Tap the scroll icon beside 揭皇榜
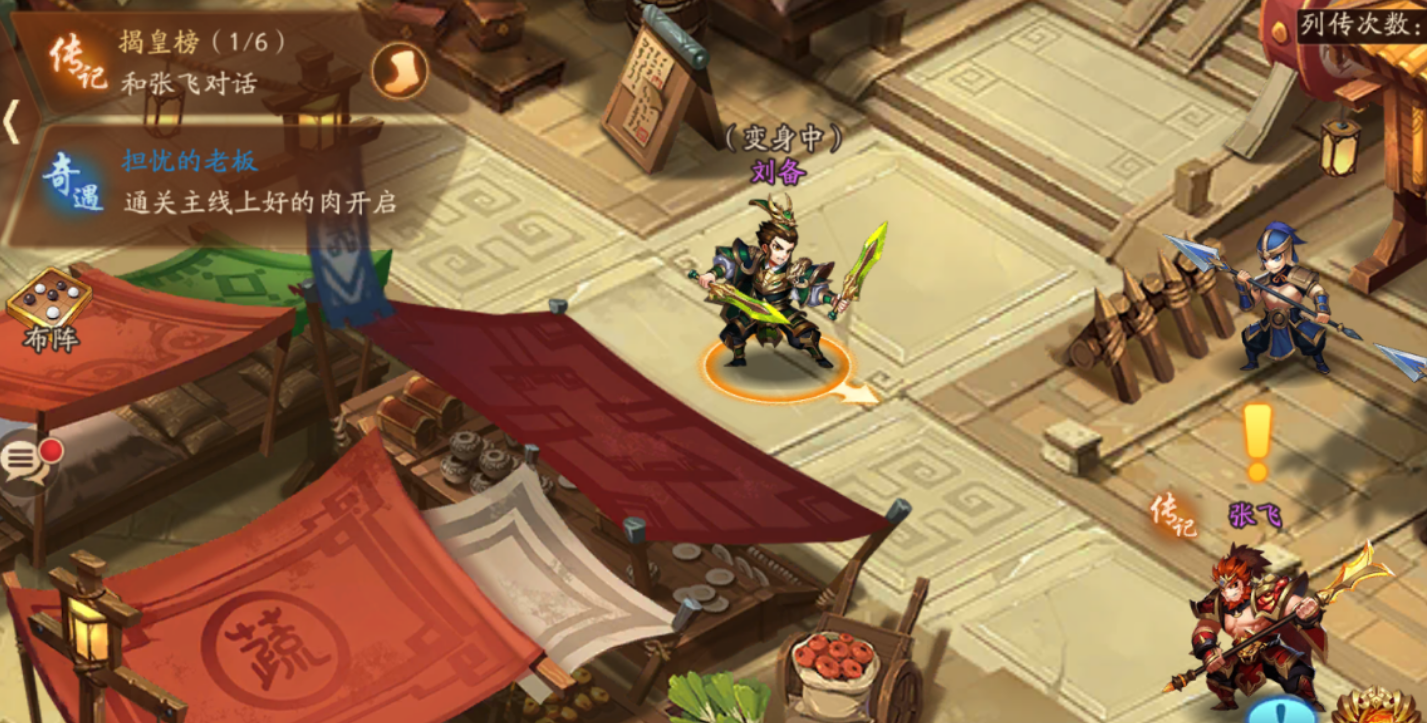 399,70
